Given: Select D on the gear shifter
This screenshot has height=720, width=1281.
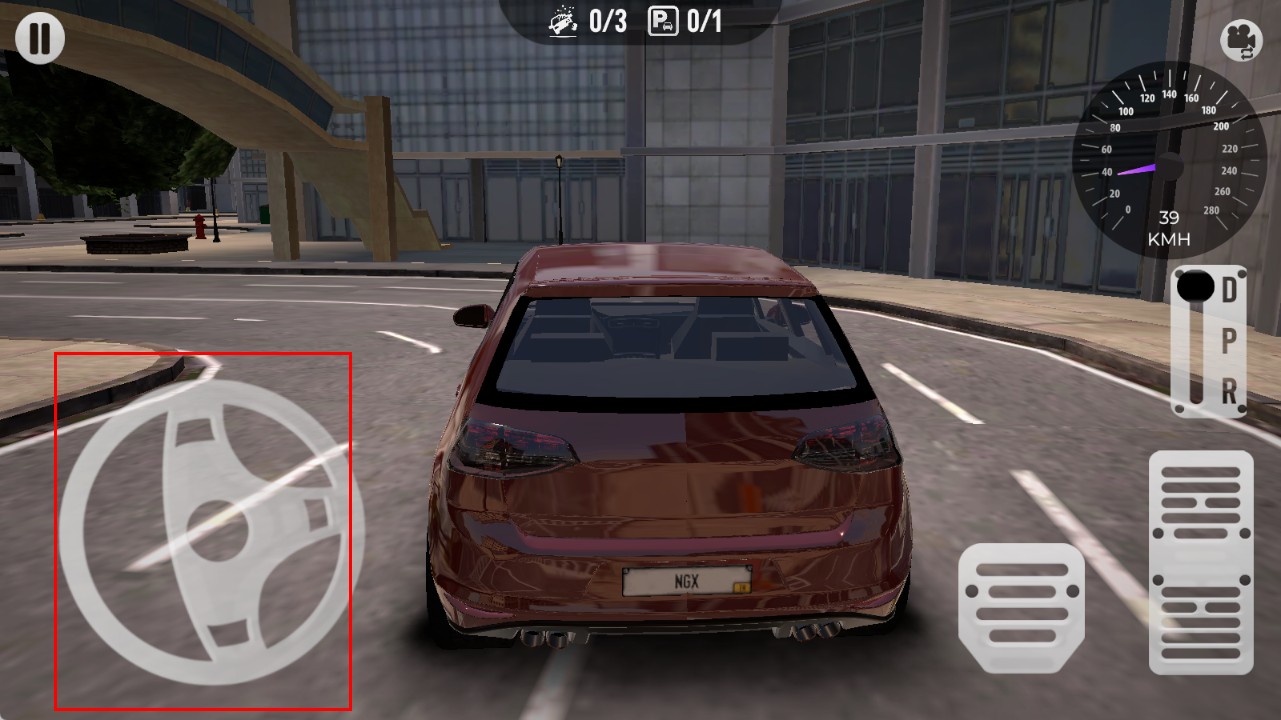Looking at the screenshot, I should (1229, 289).
